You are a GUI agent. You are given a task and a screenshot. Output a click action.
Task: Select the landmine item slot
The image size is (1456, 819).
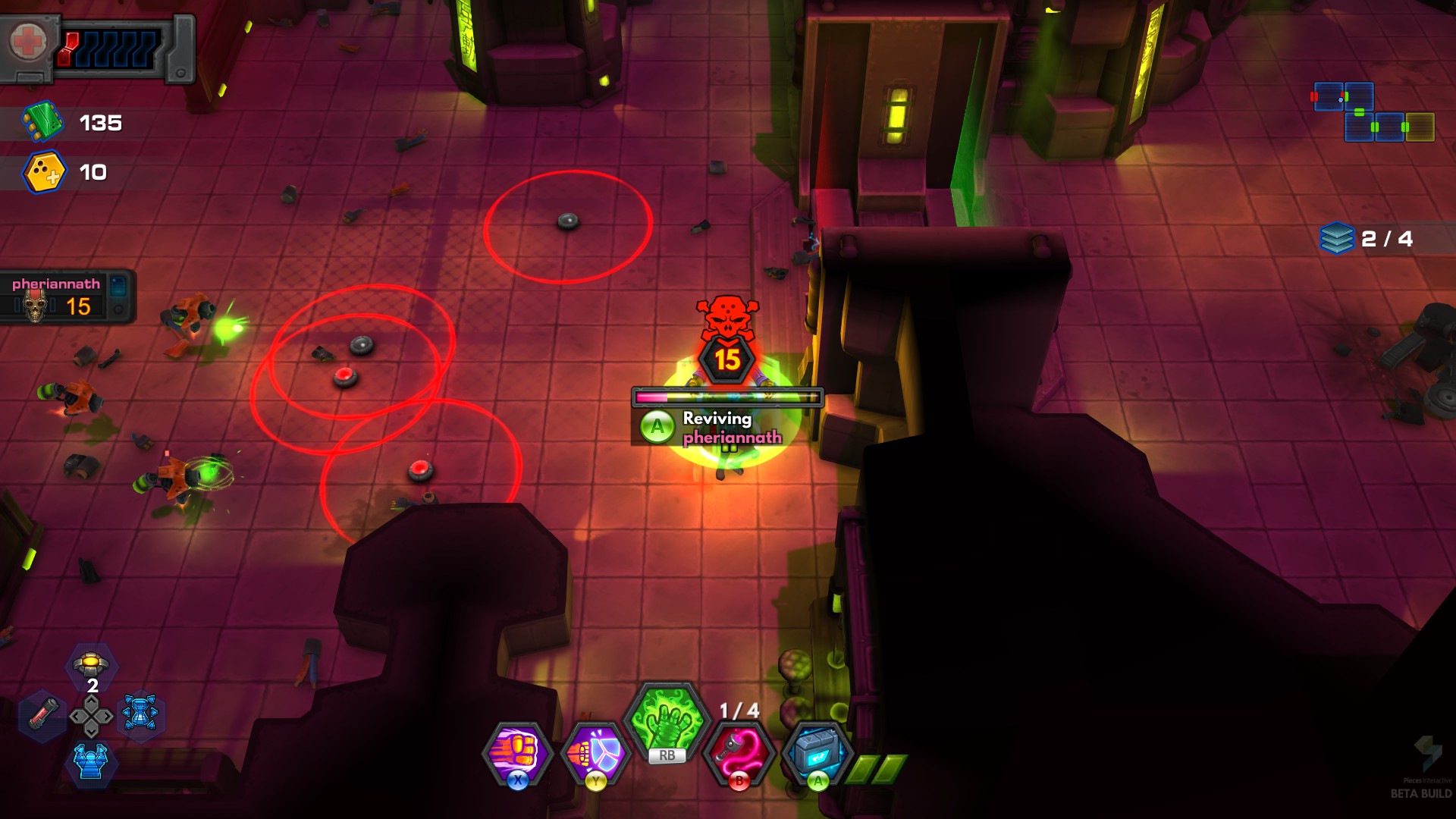(x=91, y=666)
